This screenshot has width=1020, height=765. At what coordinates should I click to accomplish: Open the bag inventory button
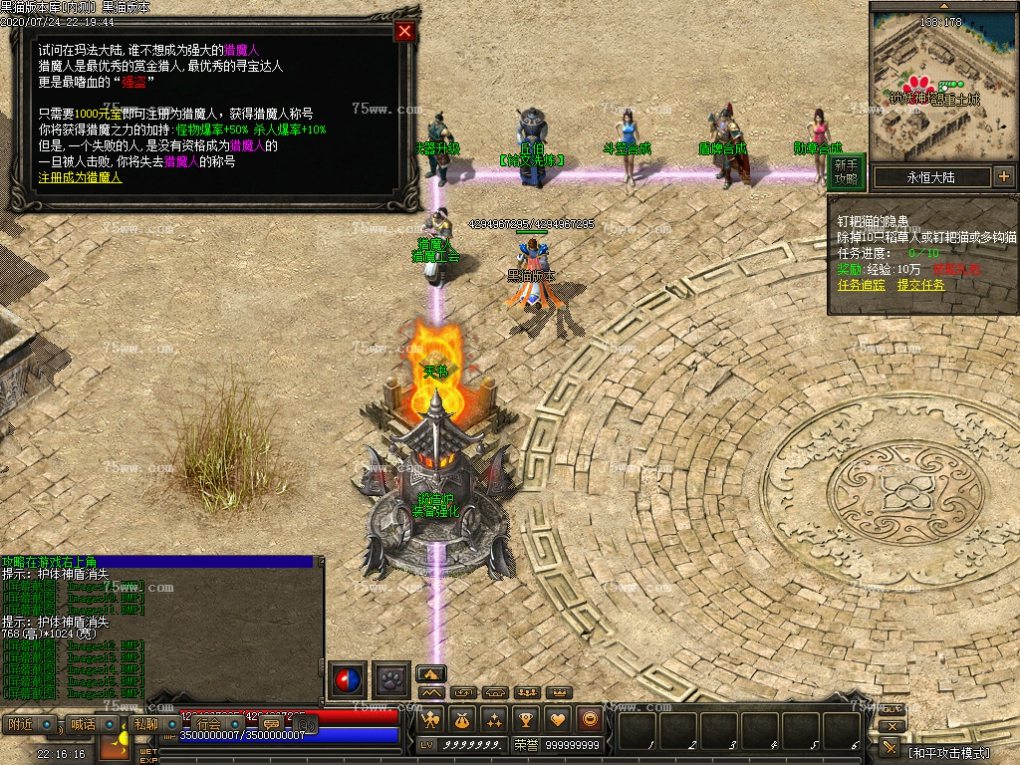pos(462,718)
